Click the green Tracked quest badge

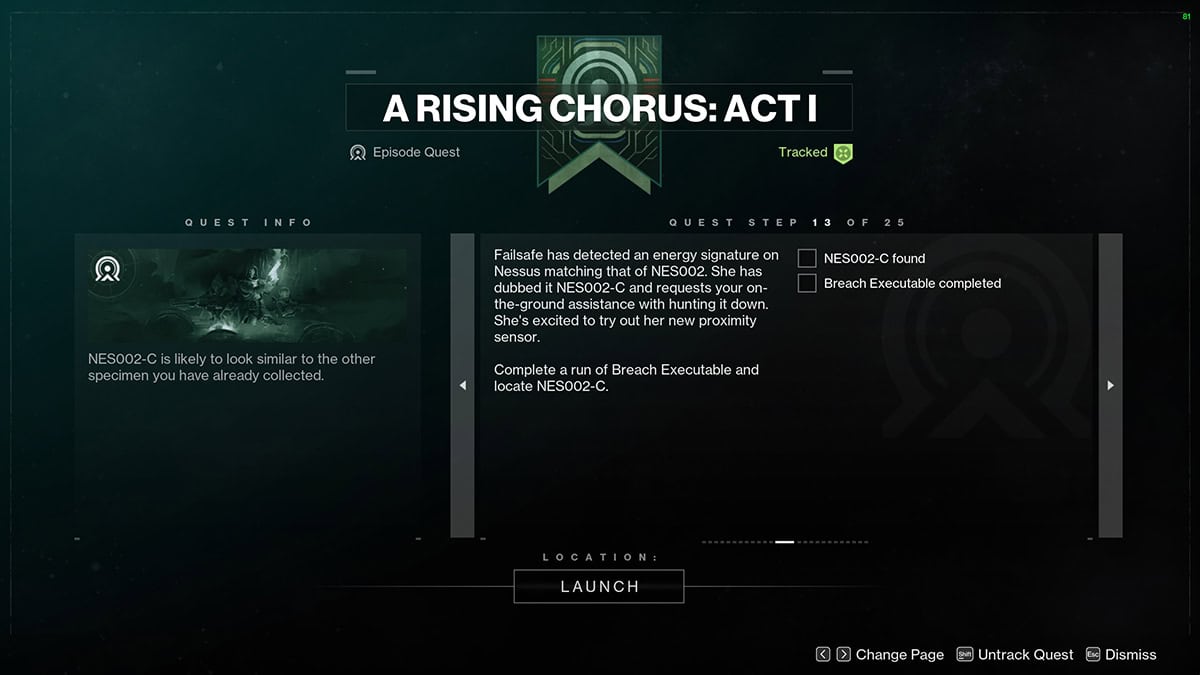843,153
